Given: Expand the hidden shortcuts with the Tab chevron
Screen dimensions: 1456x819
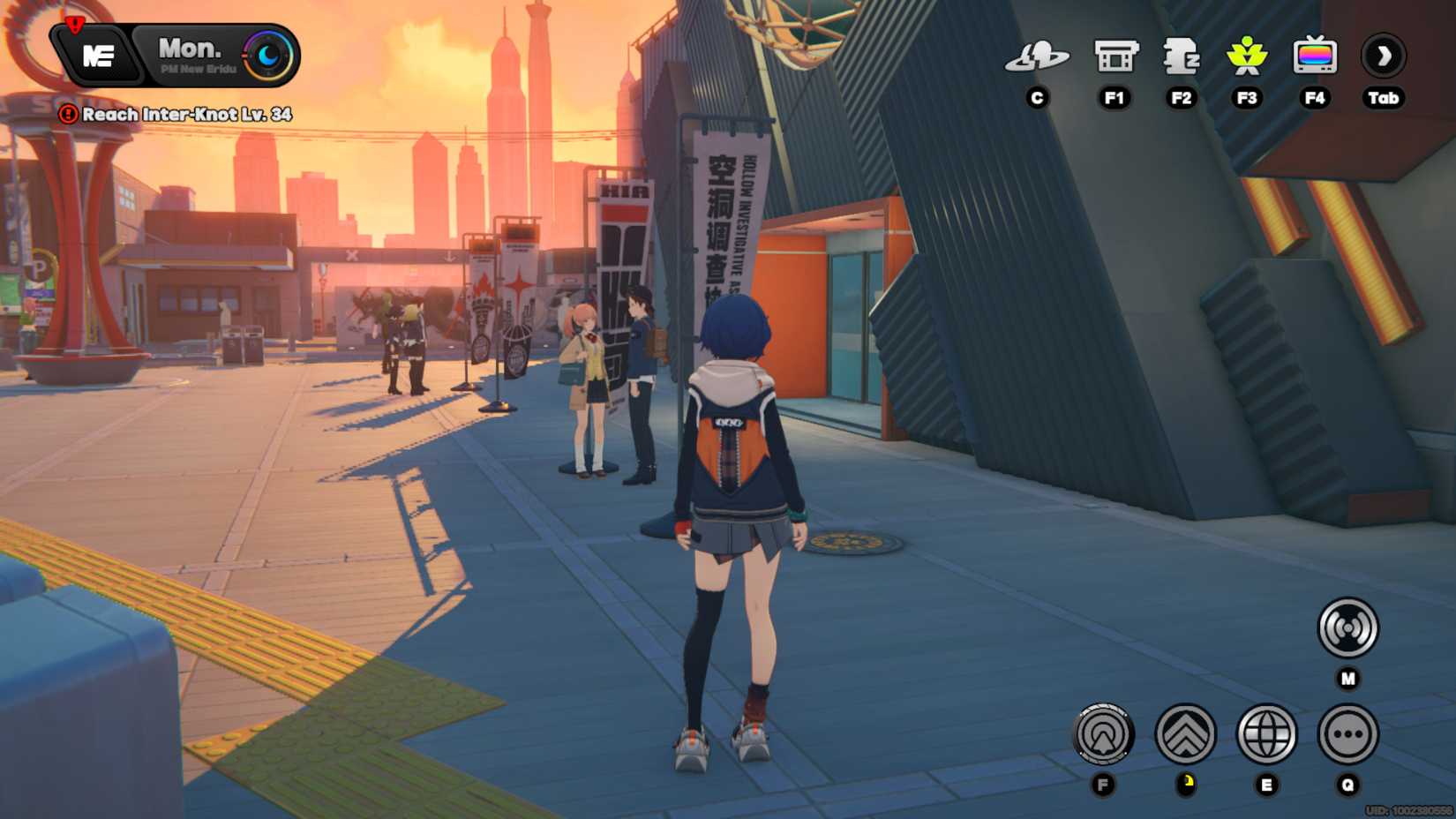Looking at the screenshot, I should point(1384,56).
